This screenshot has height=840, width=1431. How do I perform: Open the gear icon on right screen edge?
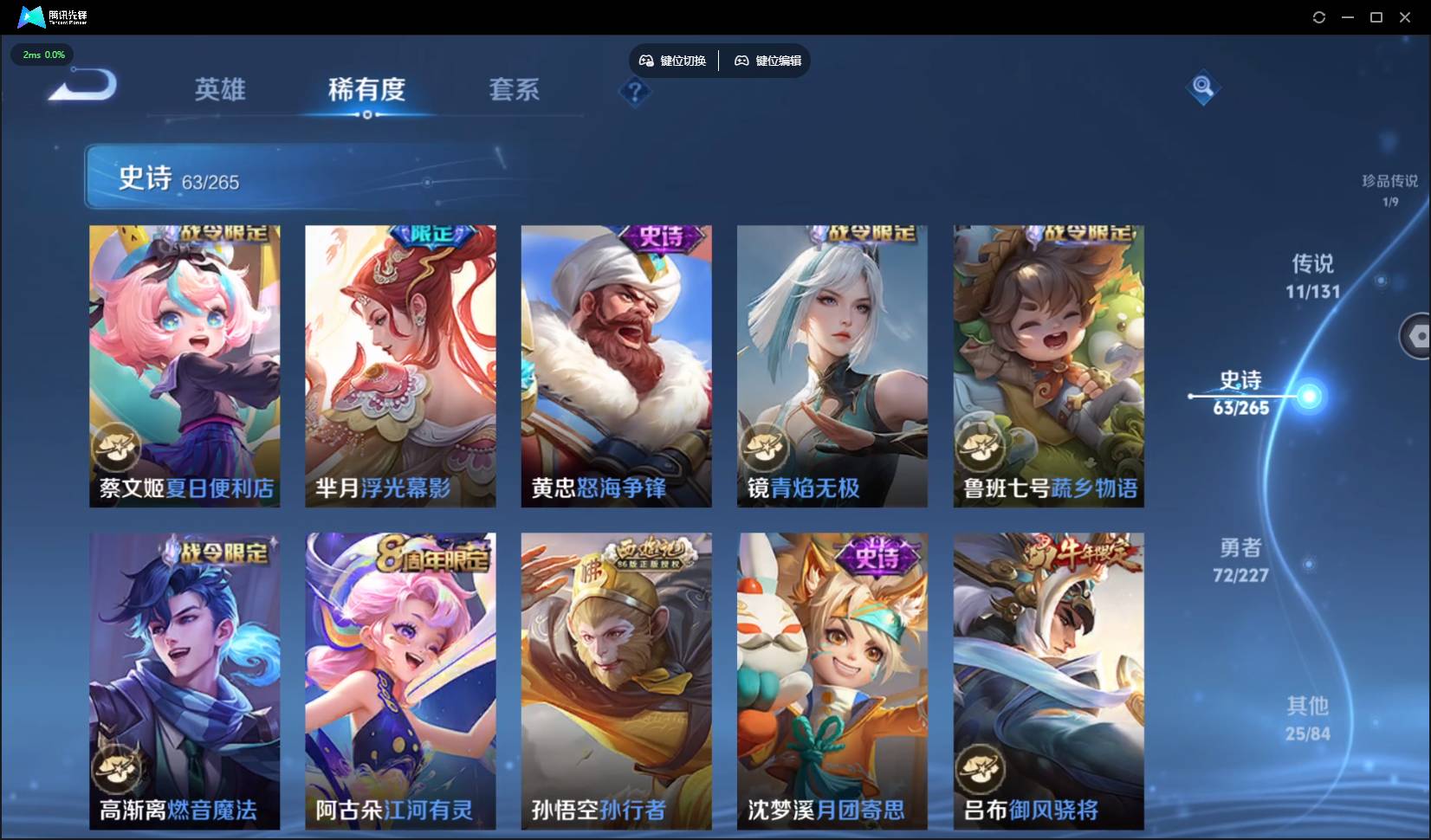coord(1419,336)
